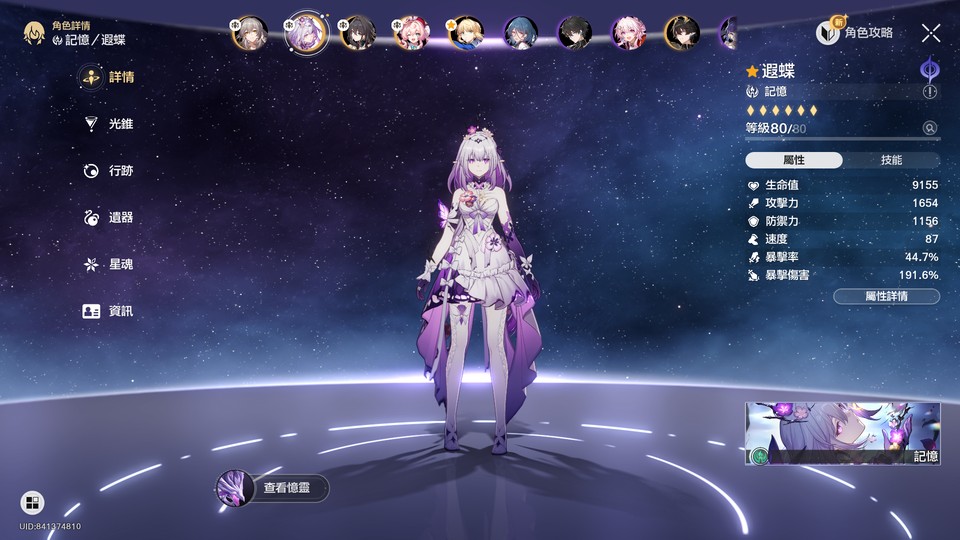Select the 星魂 eidolon menu entry

pos(108,265)
